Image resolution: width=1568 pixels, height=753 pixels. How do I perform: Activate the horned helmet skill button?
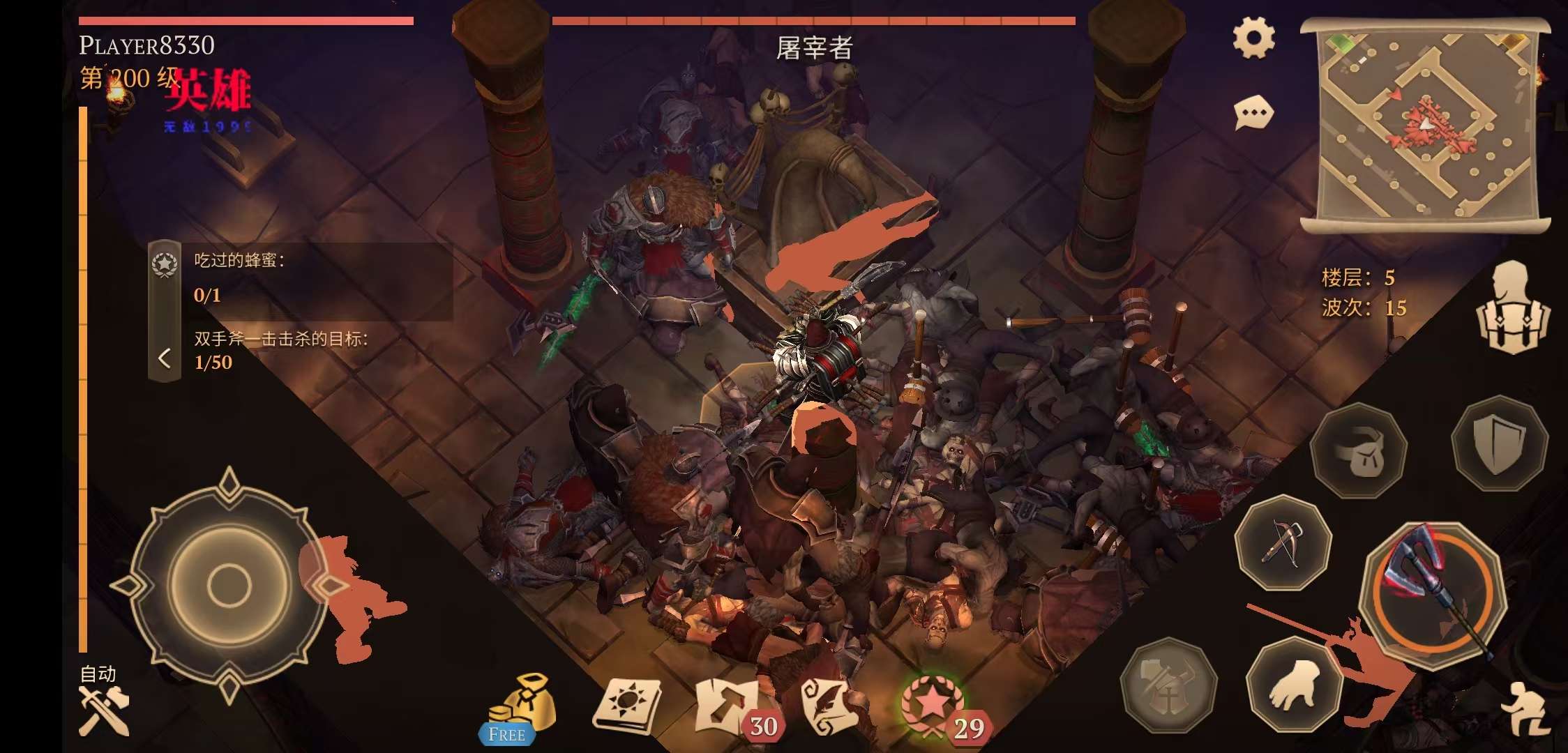pyautogui.click(x=1168, y=685)
